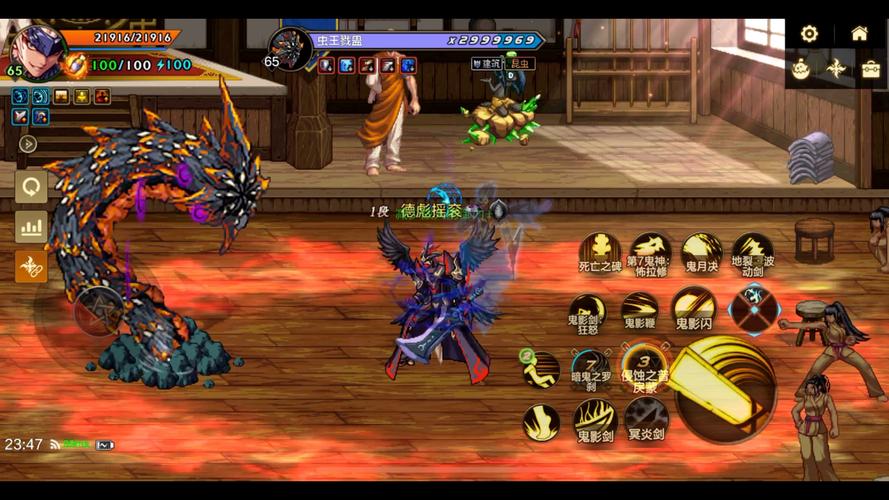Use the 鬼影鞭 skill
The height and width of the screenshot is (500, 889).
click(x=639, y=310)
